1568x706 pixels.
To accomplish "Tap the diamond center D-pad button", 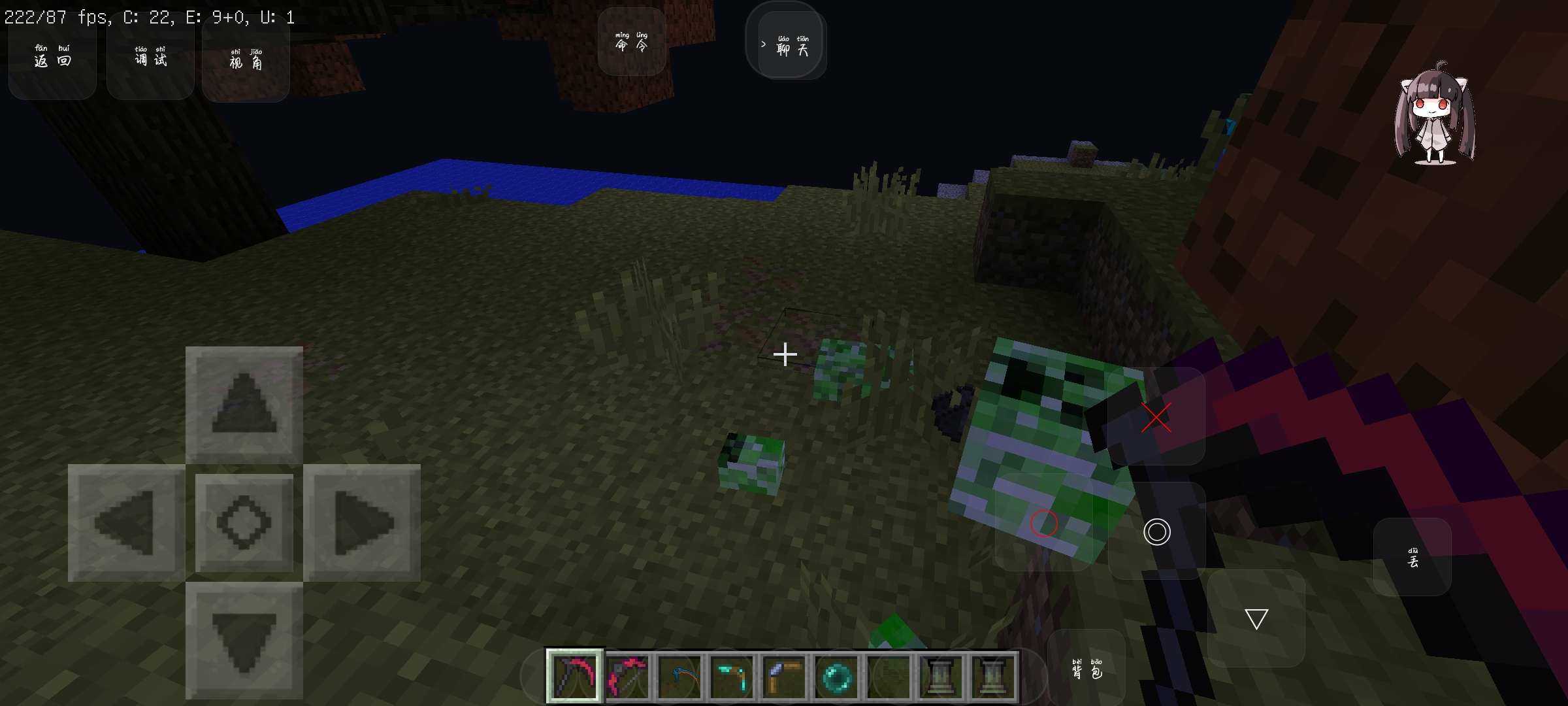I will click(x=244, y=523).
